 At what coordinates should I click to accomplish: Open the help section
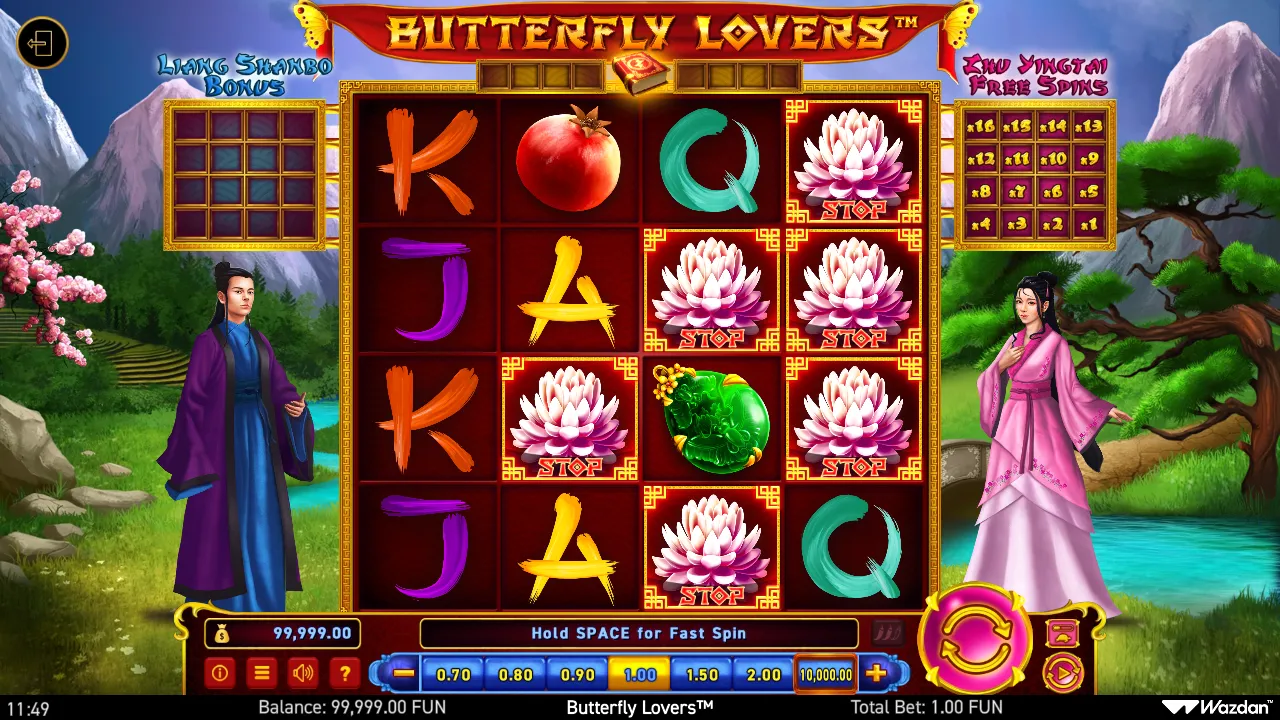click(x=345, y=673)
